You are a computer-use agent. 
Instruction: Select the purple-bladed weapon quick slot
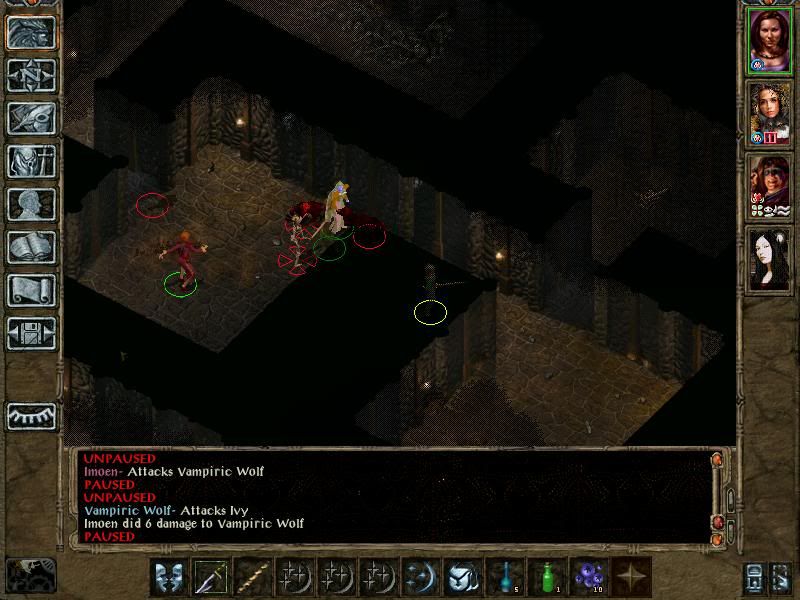click(x=211, y=578)
